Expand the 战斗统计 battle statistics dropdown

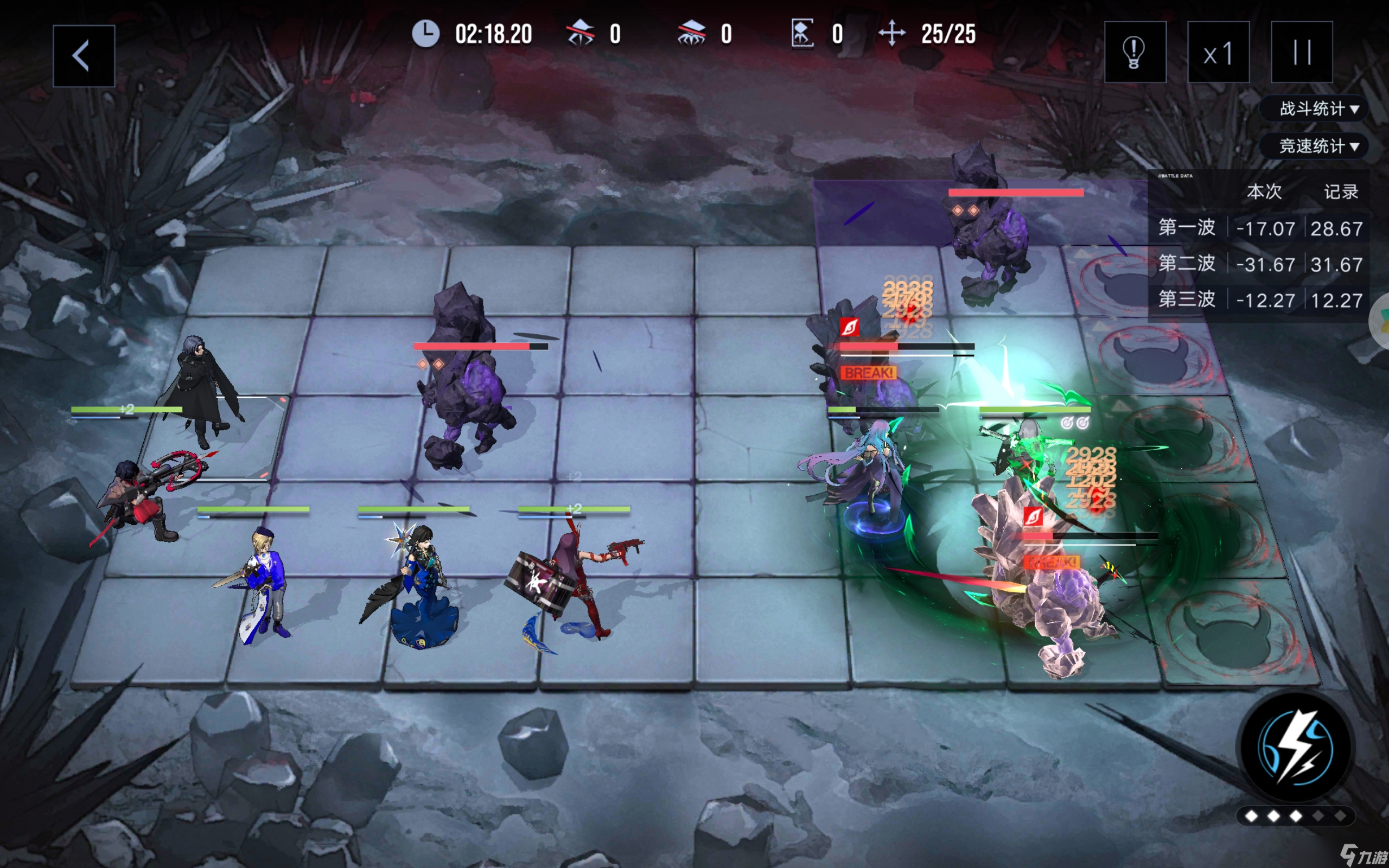[x=1318, y=108]
